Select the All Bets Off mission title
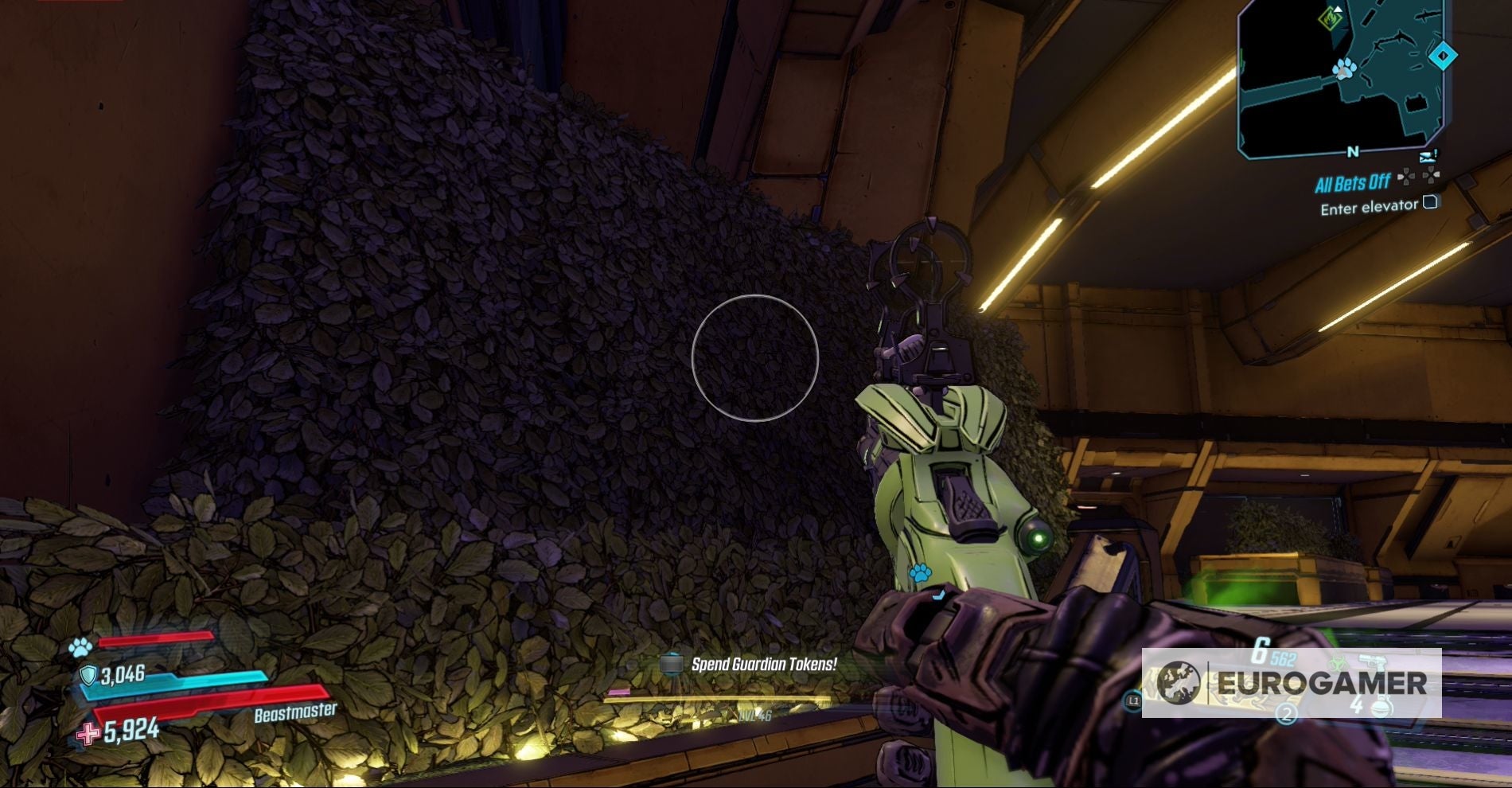The image size is (1512, 788). click(1354, 182)
